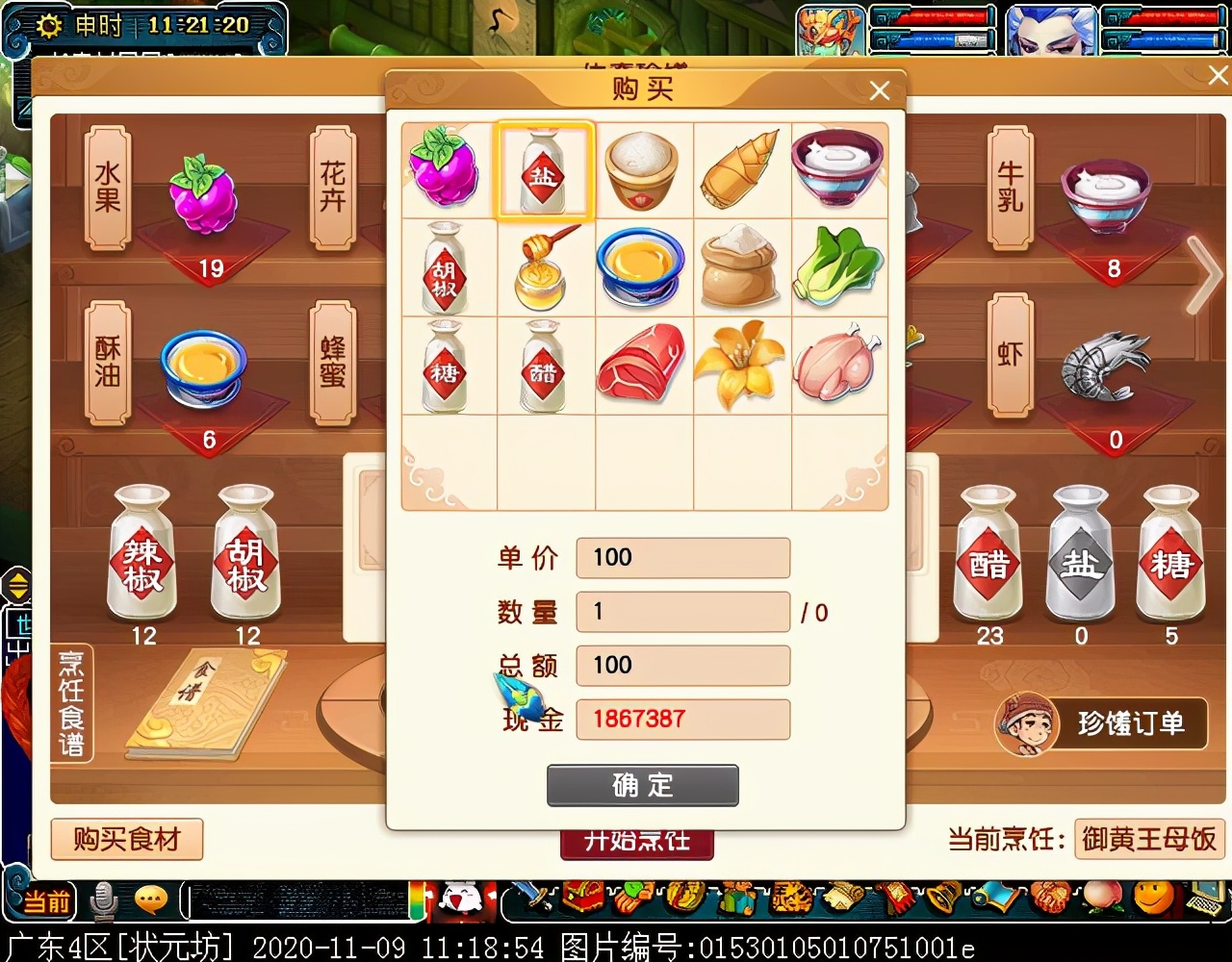Viewport: 1232px width, 962px height.
Task: Pick the raw chicken item
Action: (x=837, y=365)
